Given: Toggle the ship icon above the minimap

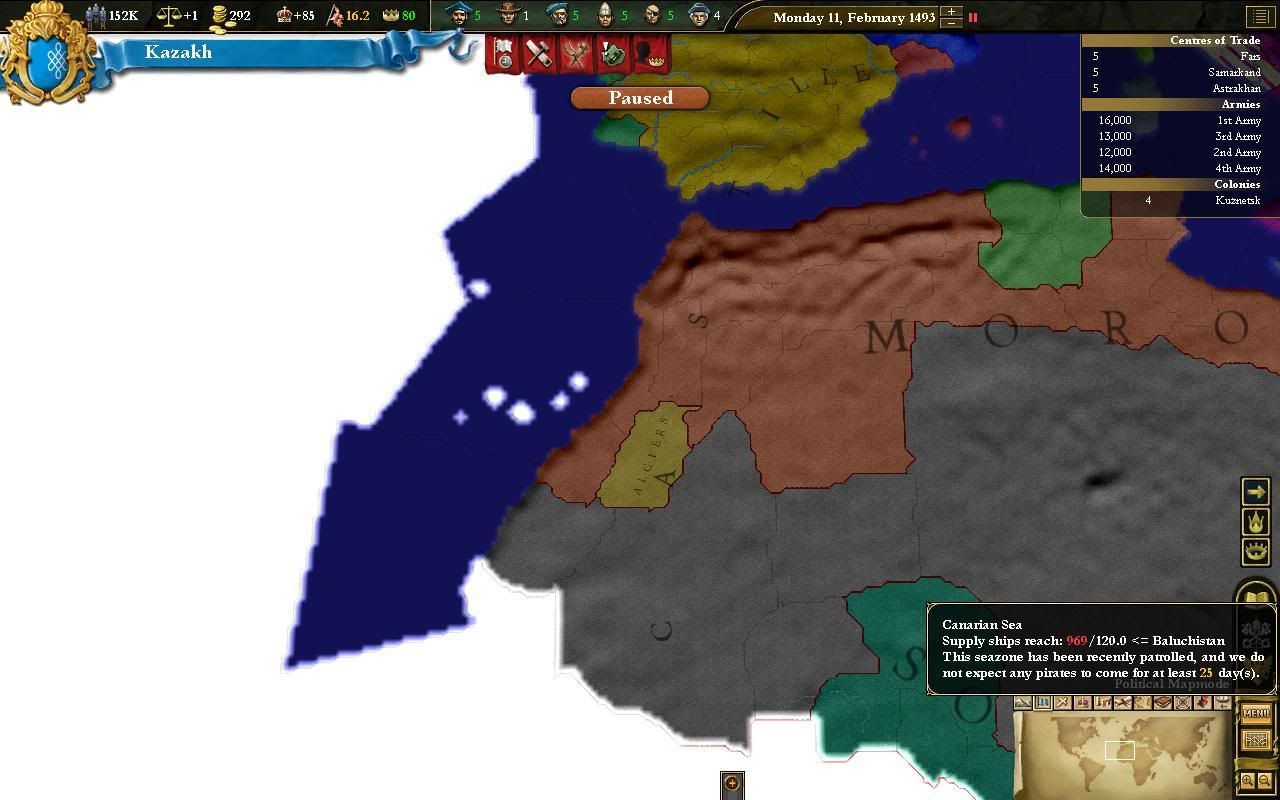Looking at the screenshot, I should [1222, 703].
